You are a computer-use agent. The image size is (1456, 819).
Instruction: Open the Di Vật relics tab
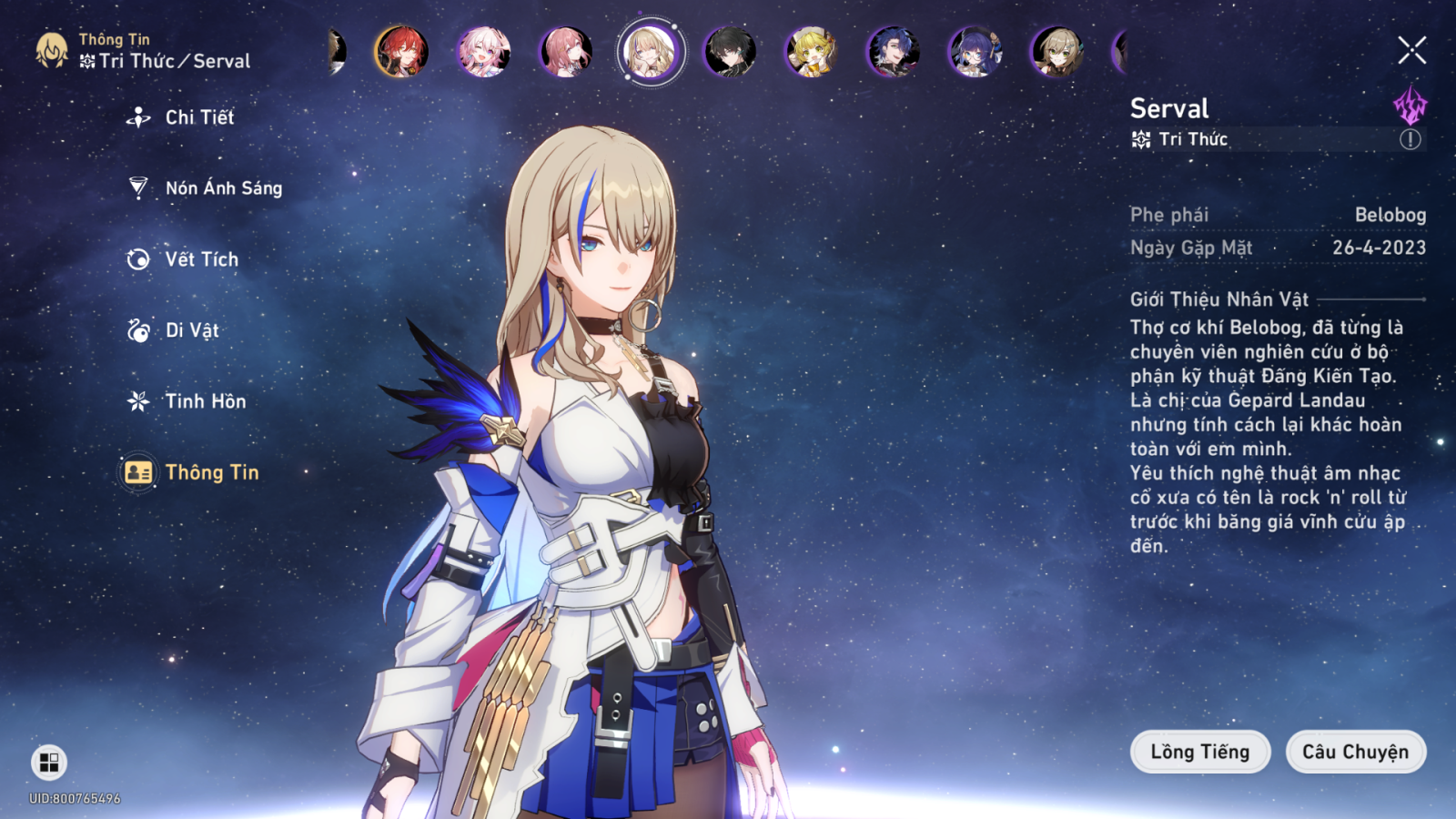191,330
